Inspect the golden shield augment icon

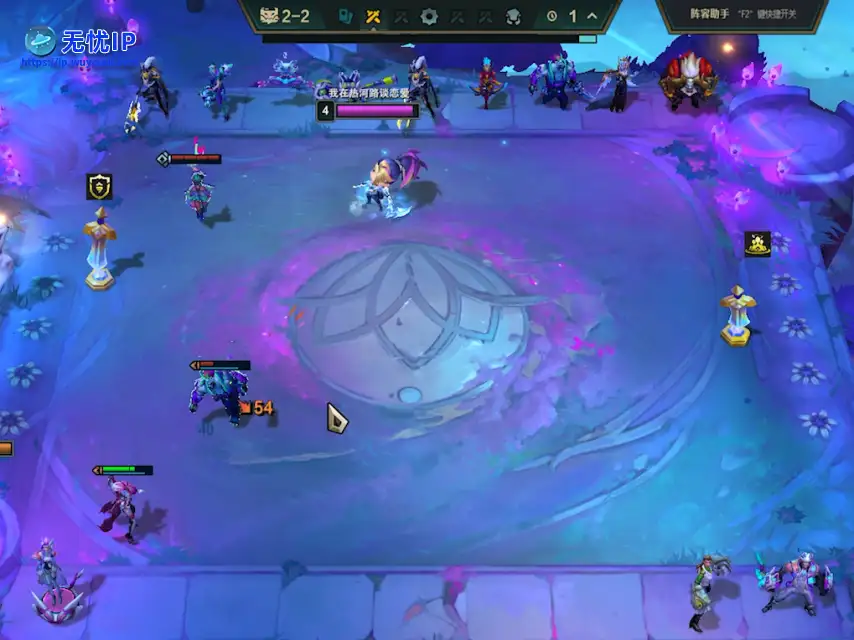pyautogui.click(x=99, y=186)
